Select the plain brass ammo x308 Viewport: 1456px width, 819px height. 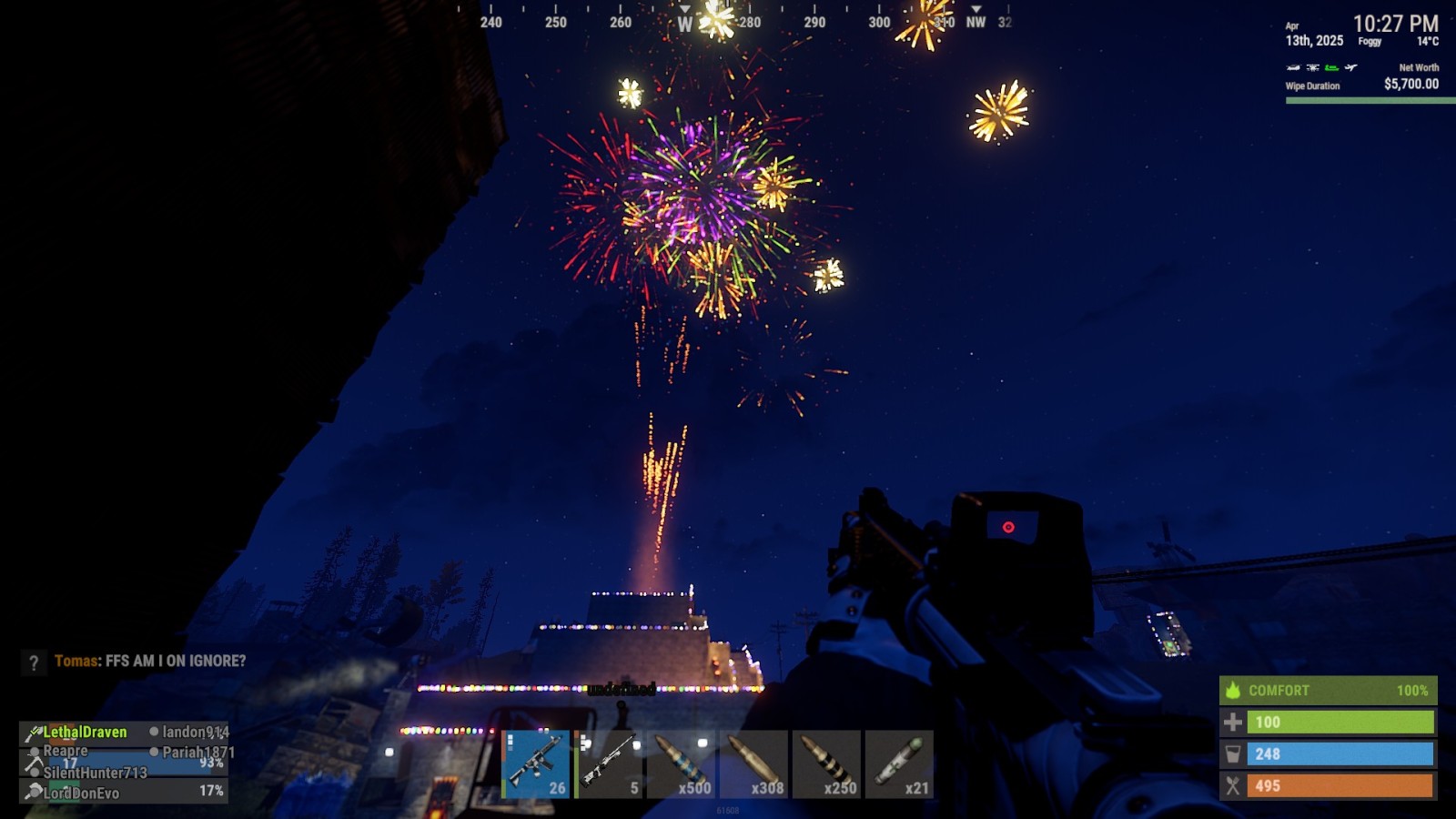(754, 764)
